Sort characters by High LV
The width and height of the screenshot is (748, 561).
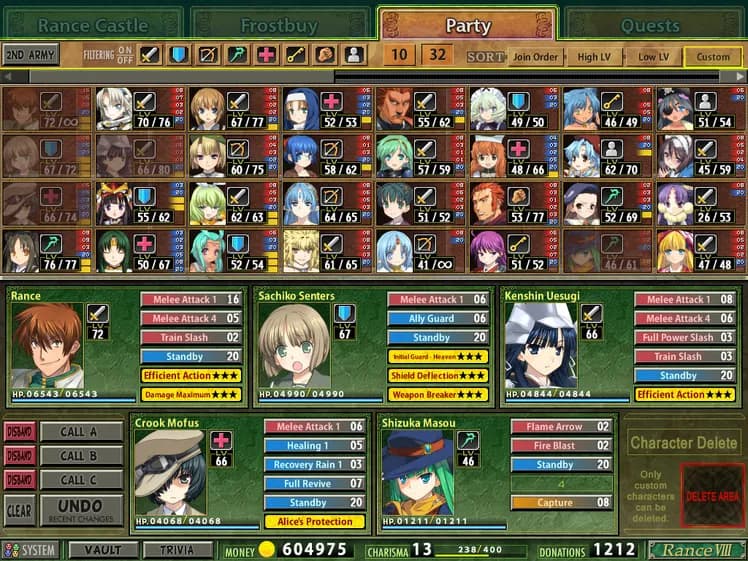(x=594, y=56)
